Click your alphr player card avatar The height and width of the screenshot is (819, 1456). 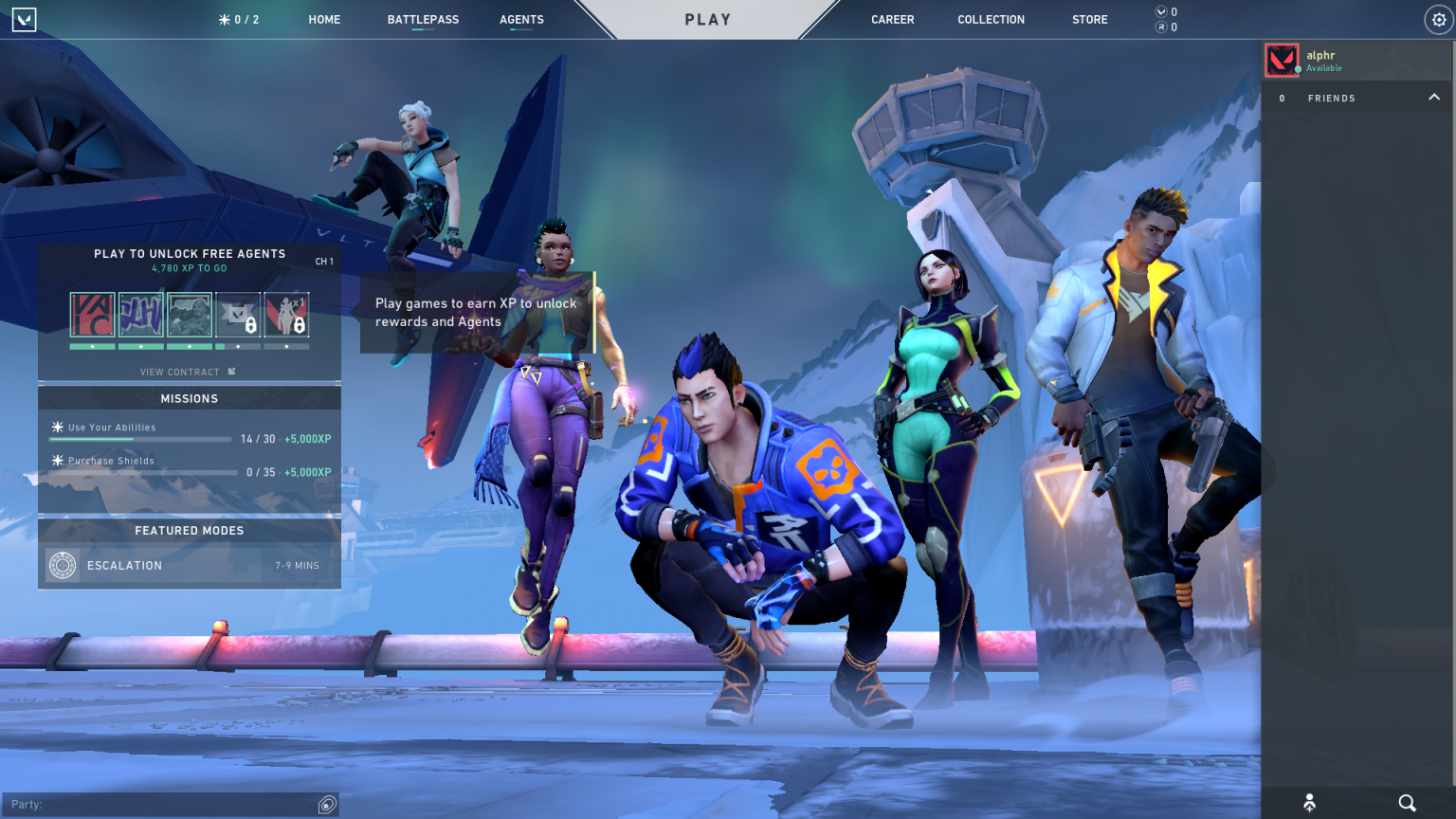tap(1282, 59)
